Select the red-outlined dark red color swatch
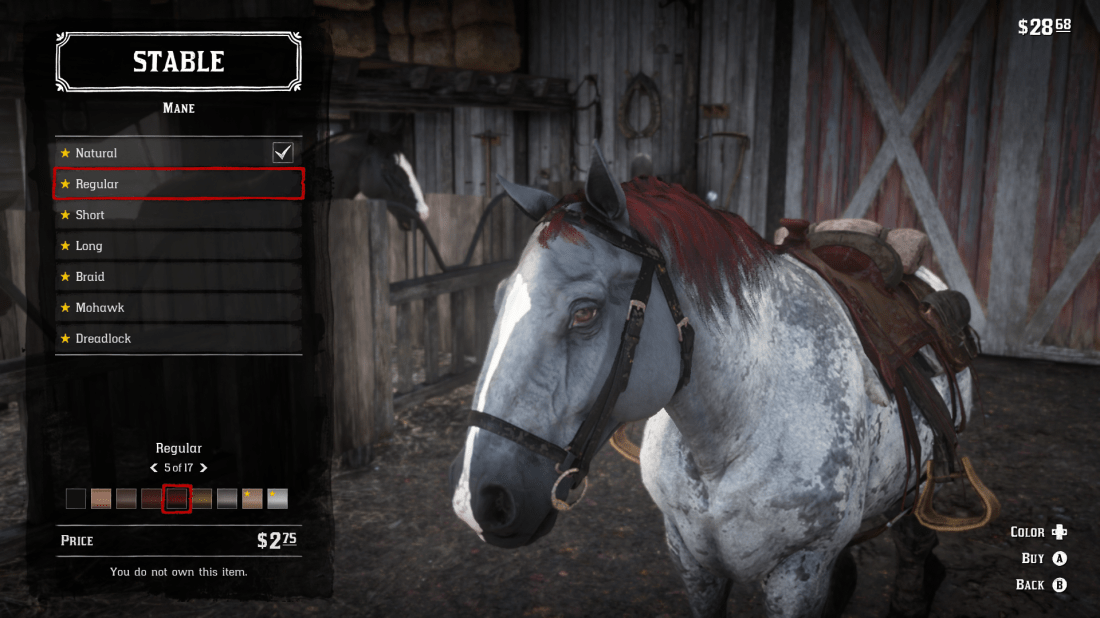 pos(177,498)
